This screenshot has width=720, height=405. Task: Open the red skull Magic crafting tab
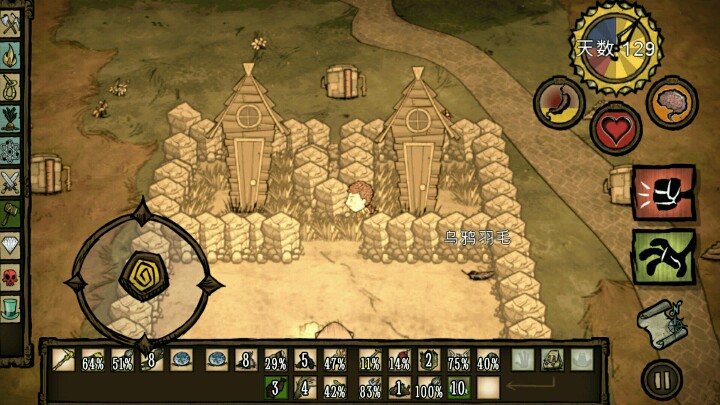(11, 275)
